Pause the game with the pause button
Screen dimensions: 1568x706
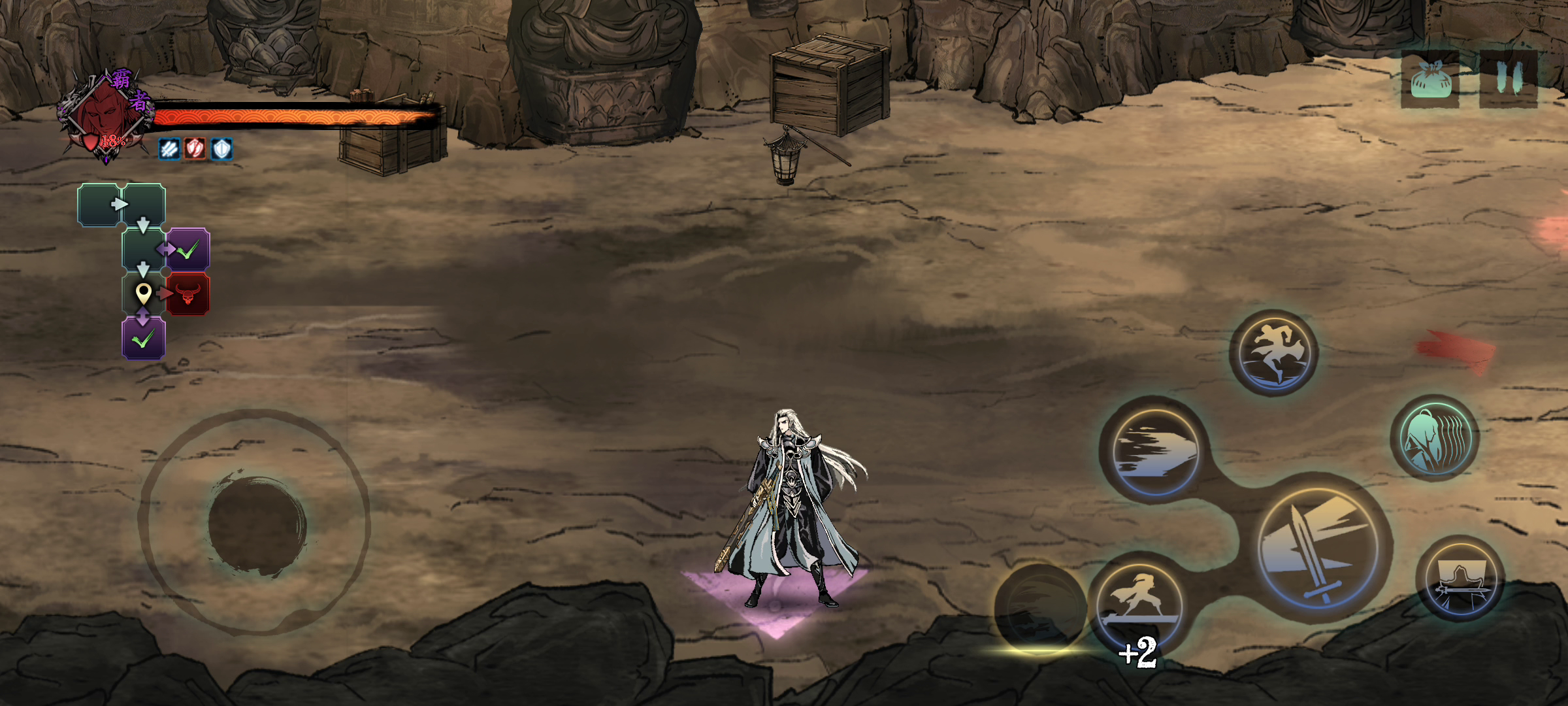tap(1509, 78)
